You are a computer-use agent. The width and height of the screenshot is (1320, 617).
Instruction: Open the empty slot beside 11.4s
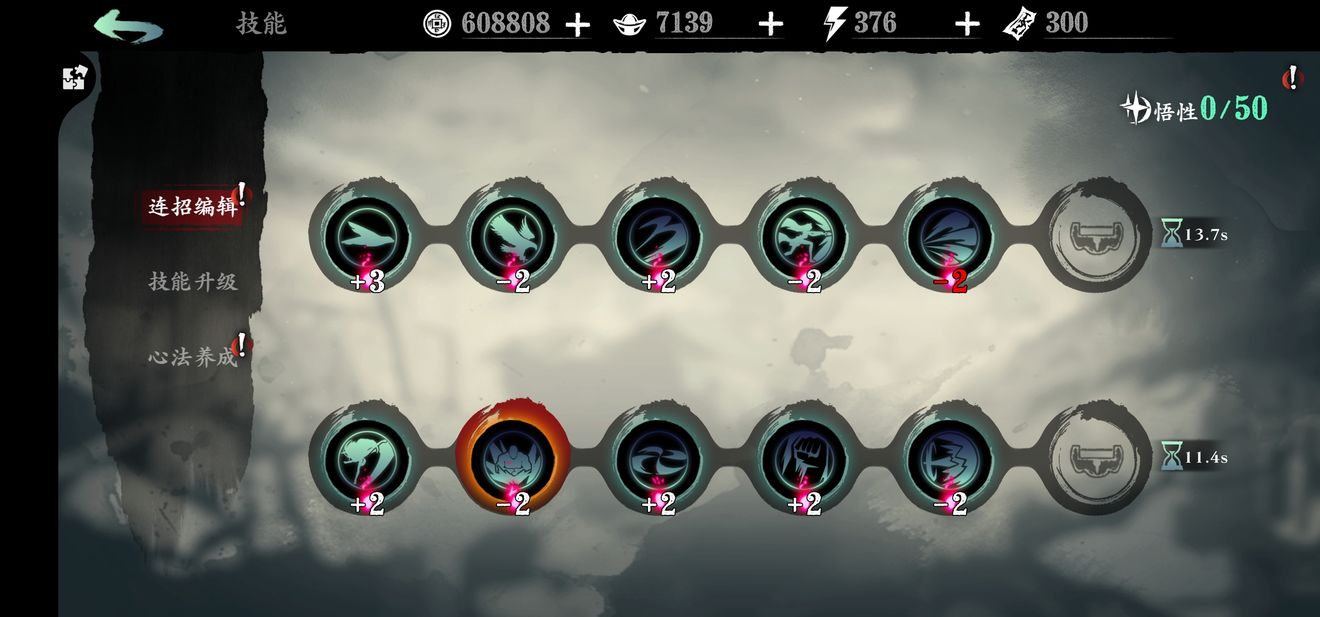coord(1097,458)
